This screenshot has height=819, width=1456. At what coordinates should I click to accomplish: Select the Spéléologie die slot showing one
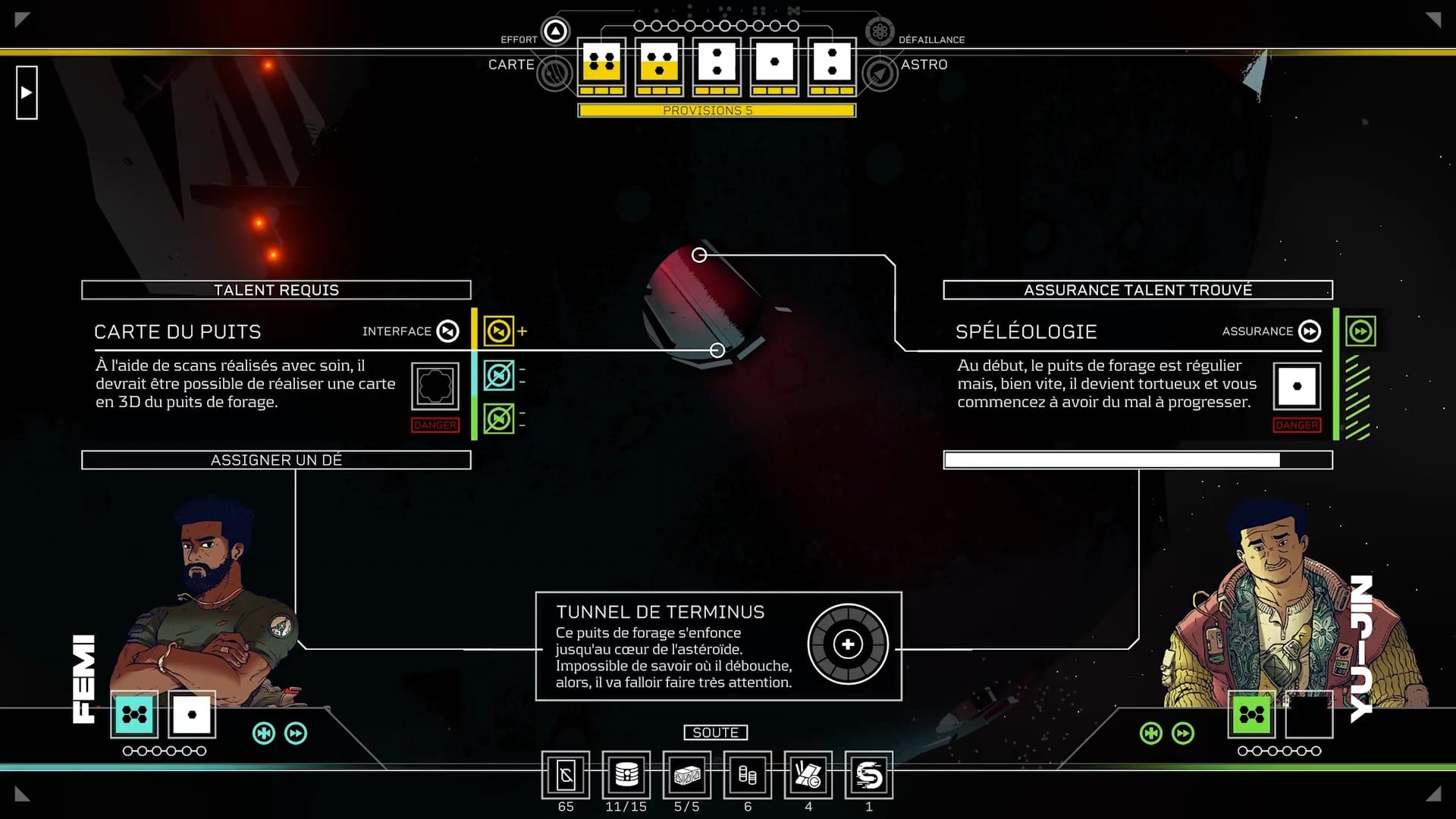pos(1297,386)
